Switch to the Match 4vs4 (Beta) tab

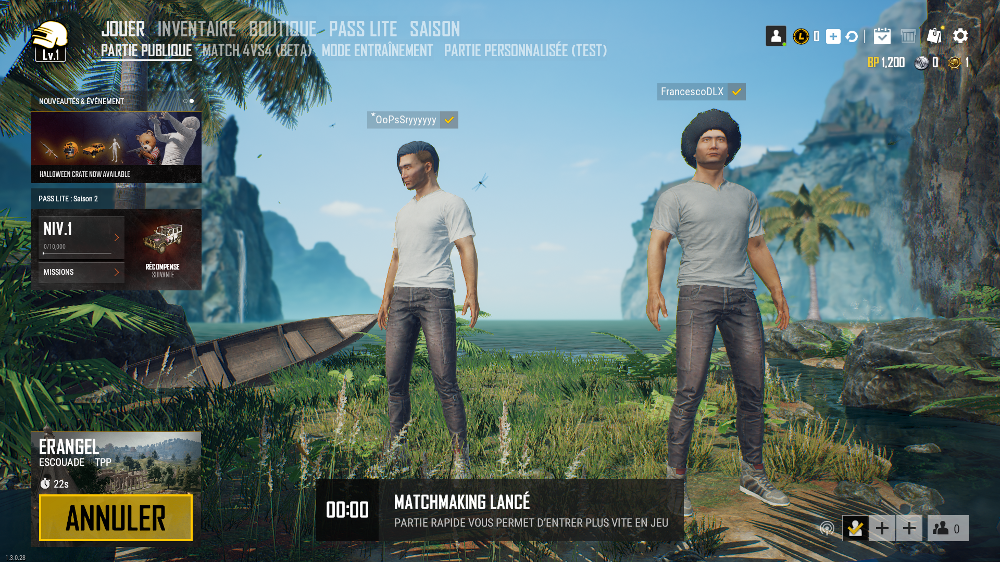[x=257, y=50]
